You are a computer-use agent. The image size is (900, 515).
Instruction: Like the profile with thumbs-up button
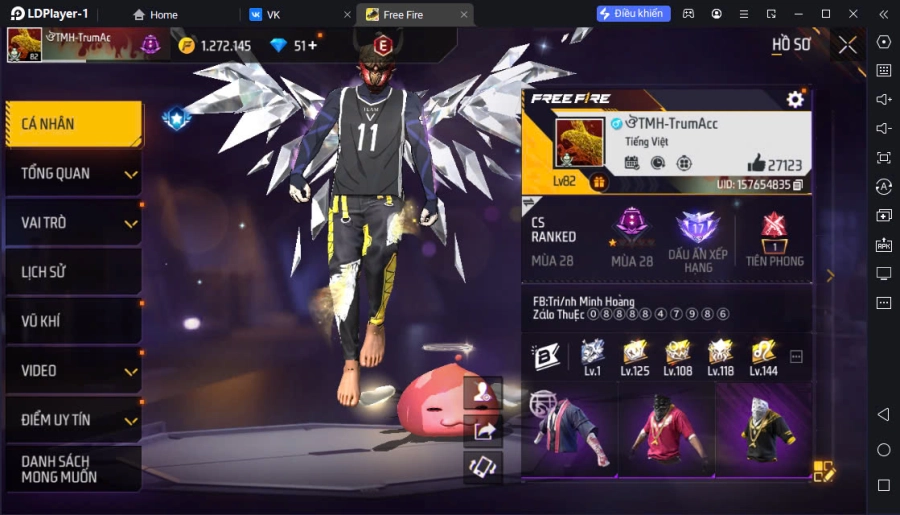click(x=758, y=164)
